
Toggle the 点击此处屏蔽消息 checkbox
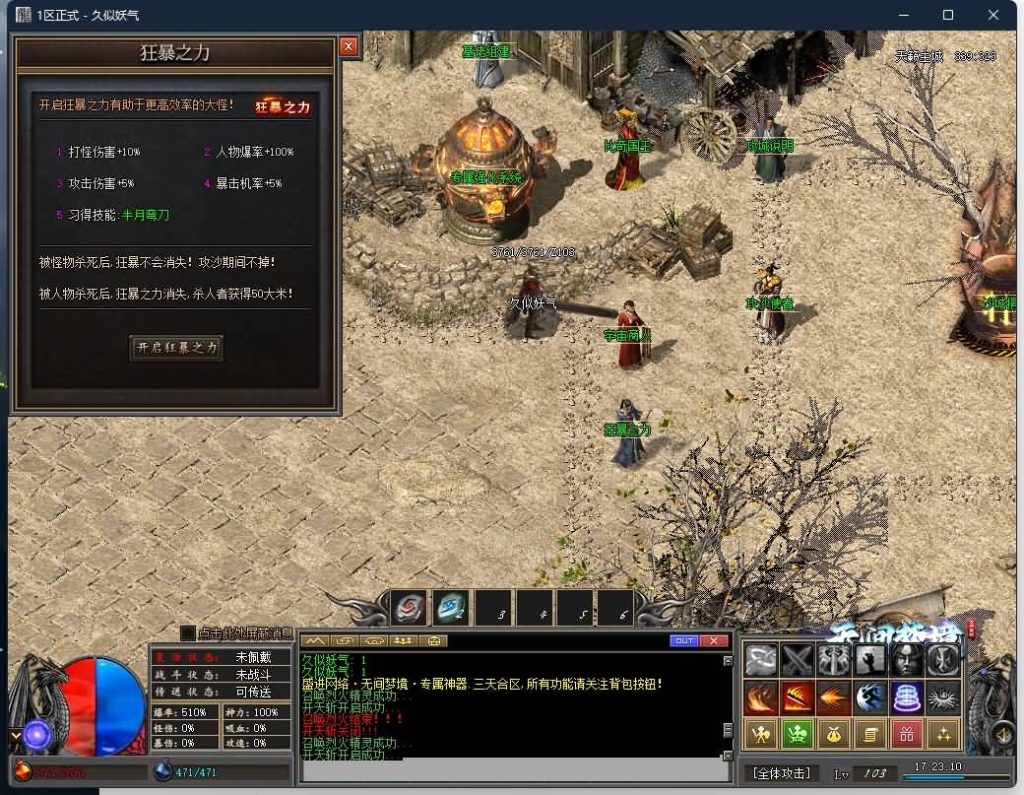tap(188, 633)
